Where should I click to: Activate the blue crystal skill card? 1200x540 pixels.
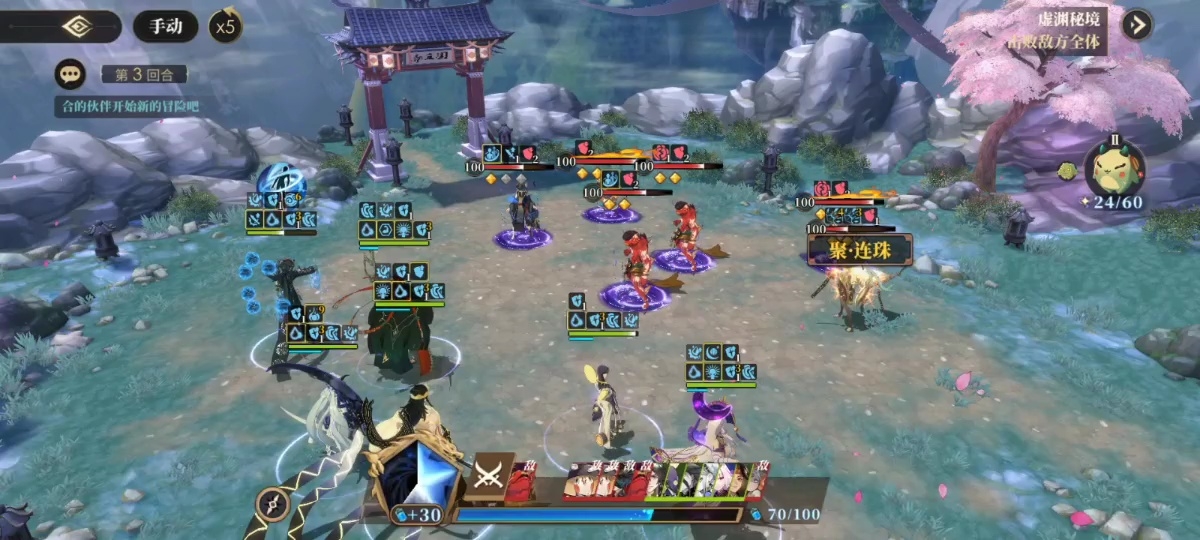(x=419, y=476)
